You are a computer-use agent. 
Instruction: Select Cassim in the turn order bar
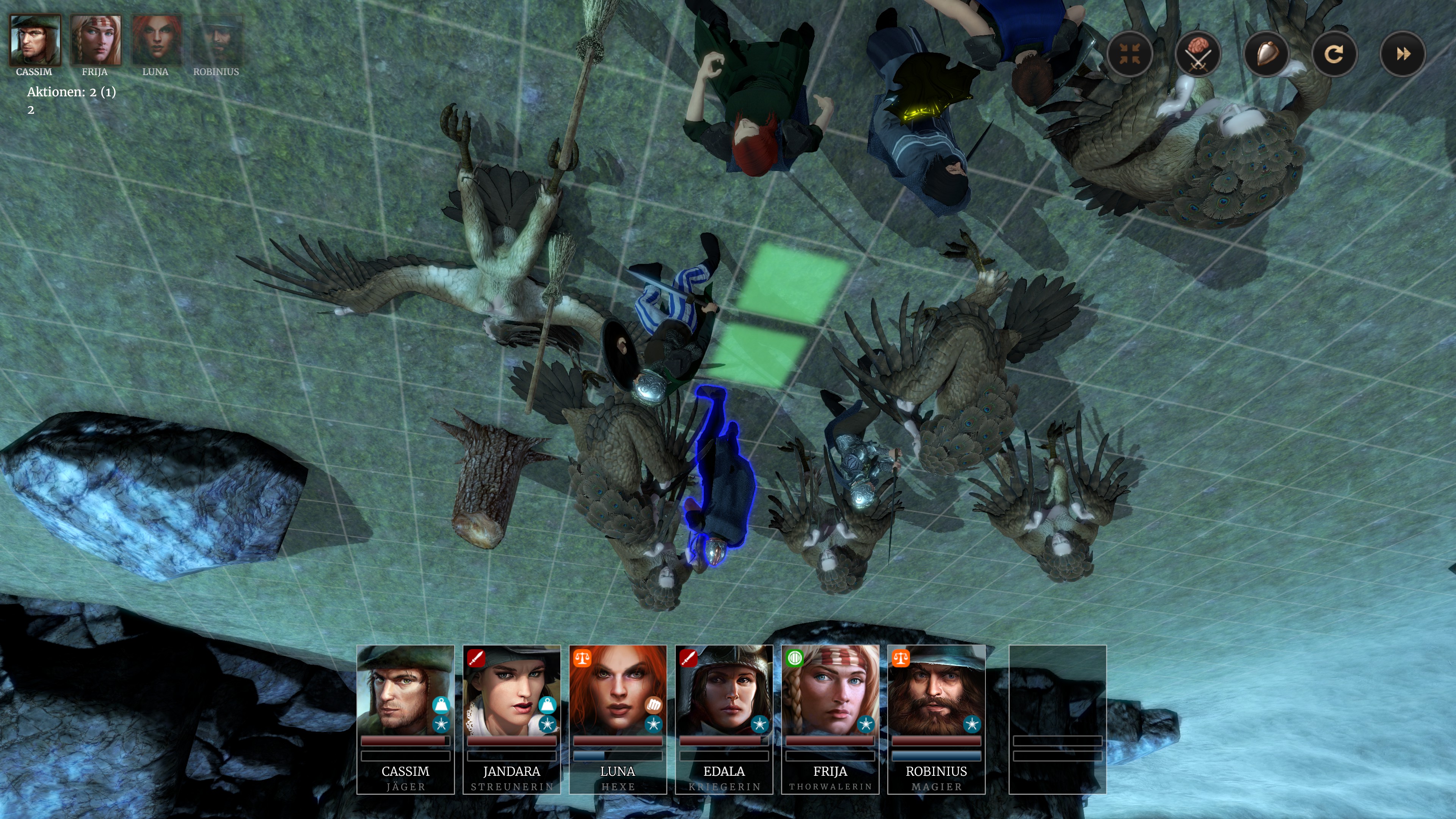tap(35, 41)
